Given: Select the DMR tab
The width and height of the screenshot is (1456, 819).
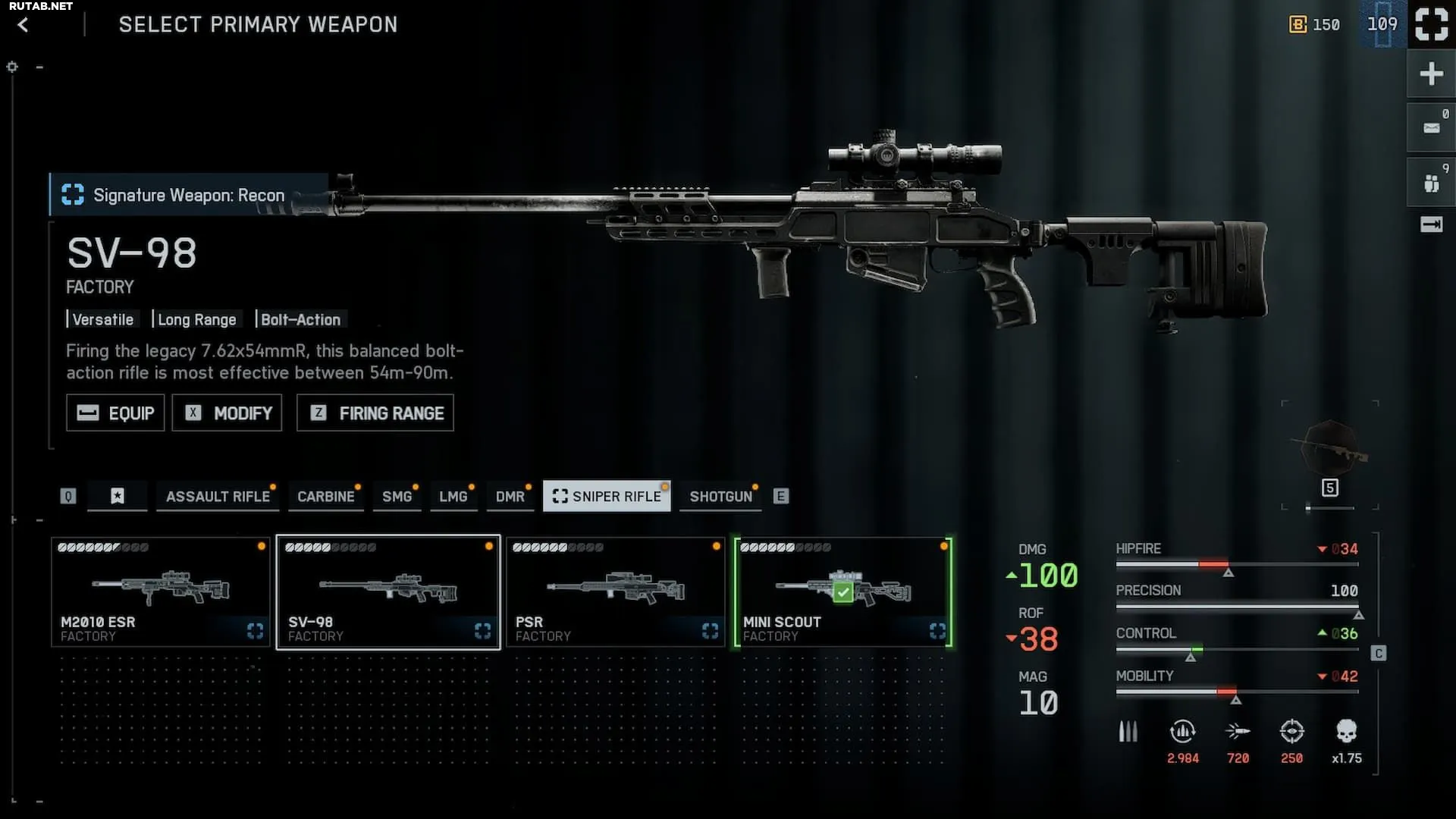Looking at the screenshot, I should tap(510, 497).
